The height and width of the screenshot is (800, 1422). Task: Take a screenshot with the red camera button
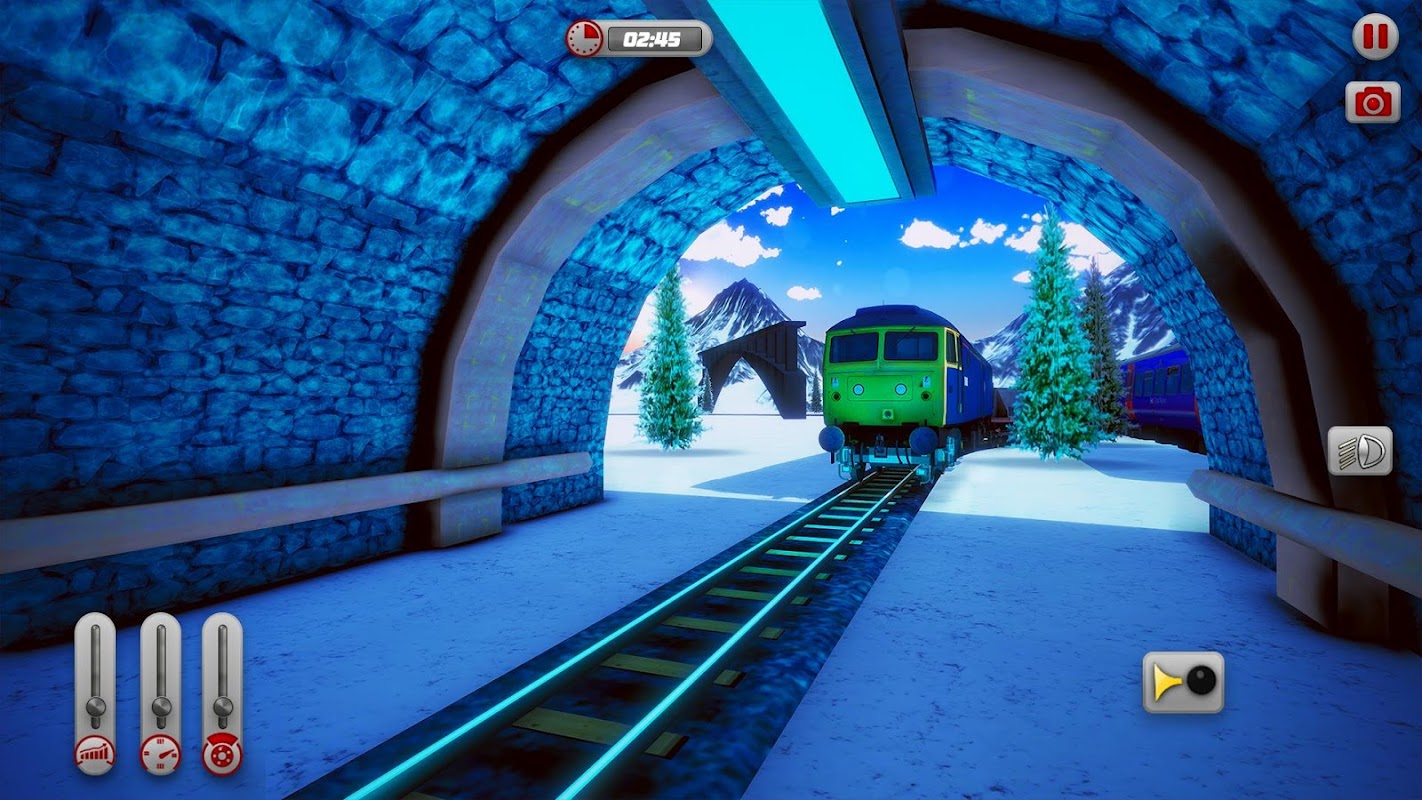point(1372,102)
